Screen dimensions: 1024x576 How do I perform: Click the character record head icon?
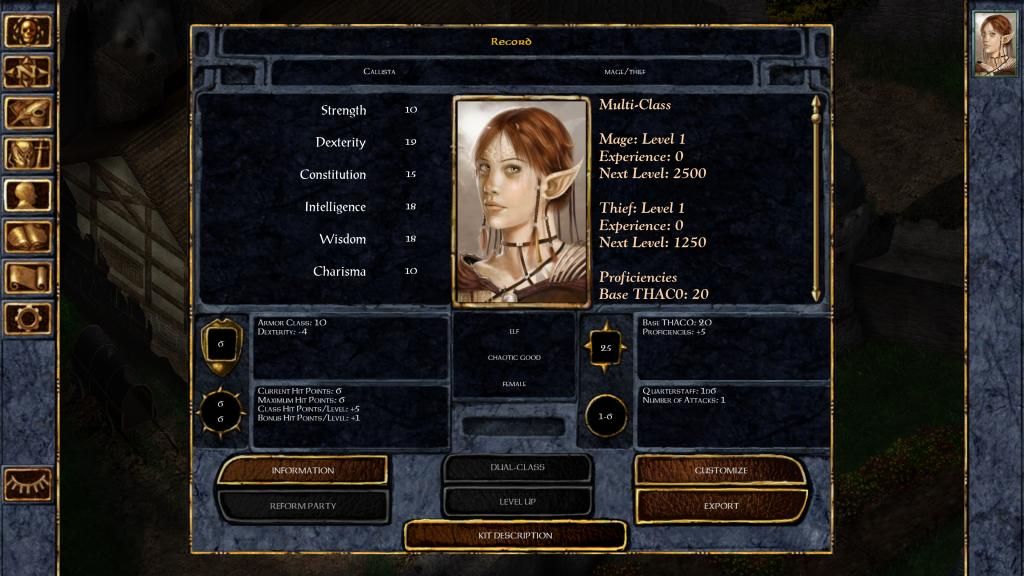click(28, 195)
